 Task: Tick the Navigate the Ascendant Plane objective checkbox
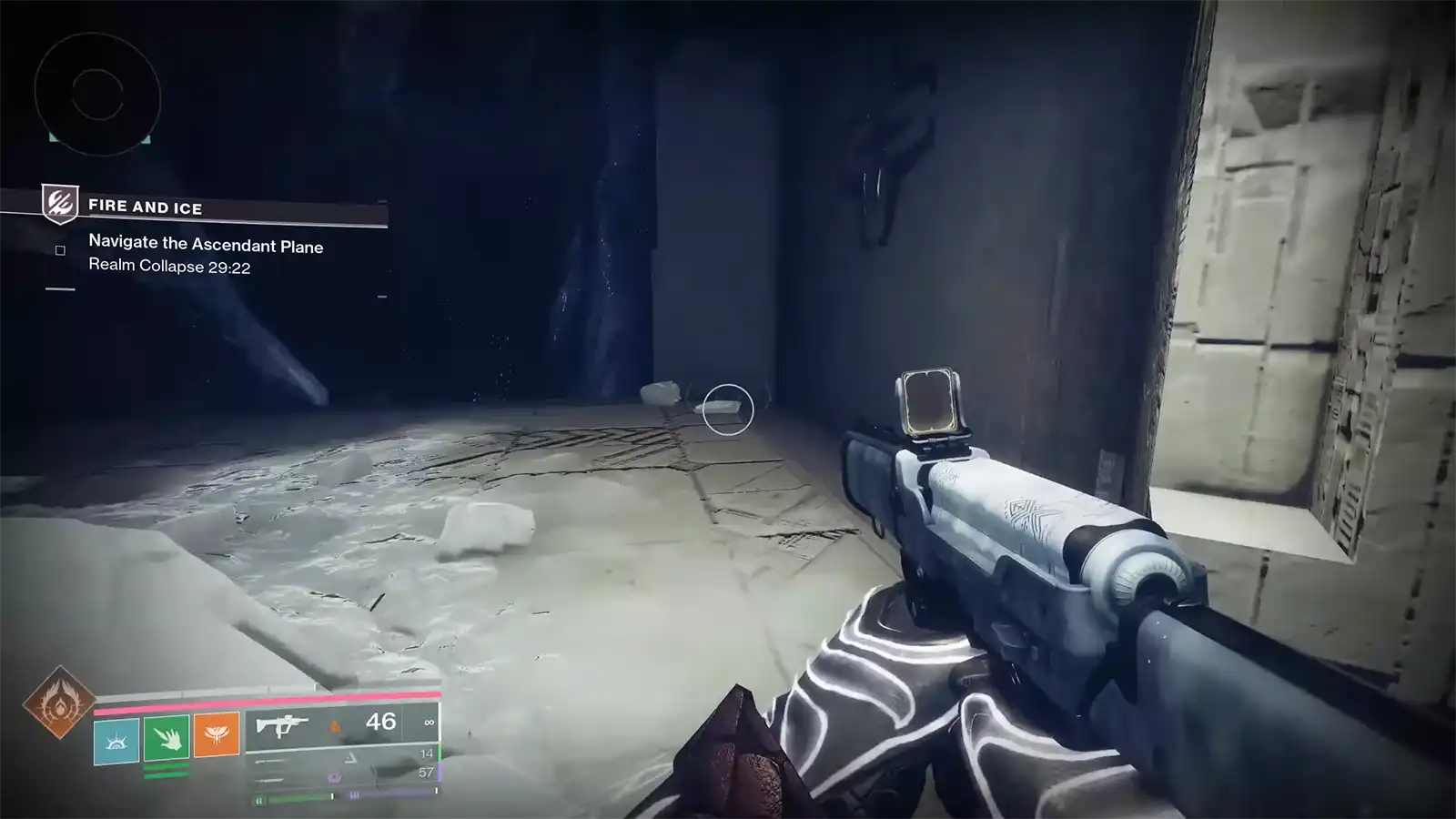59,251
